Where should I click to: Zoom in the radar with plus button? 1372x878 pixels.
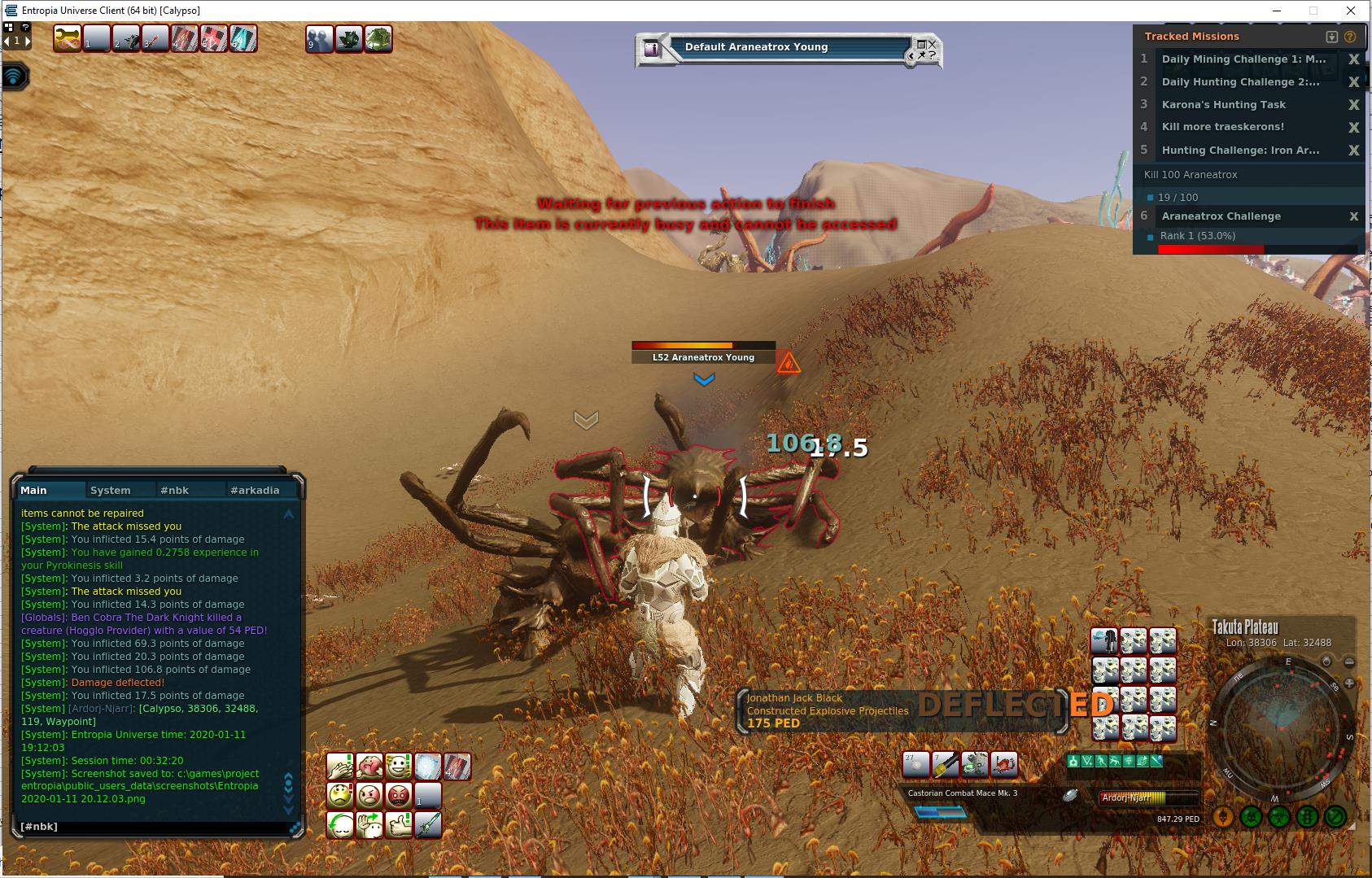click(1349, 682)
